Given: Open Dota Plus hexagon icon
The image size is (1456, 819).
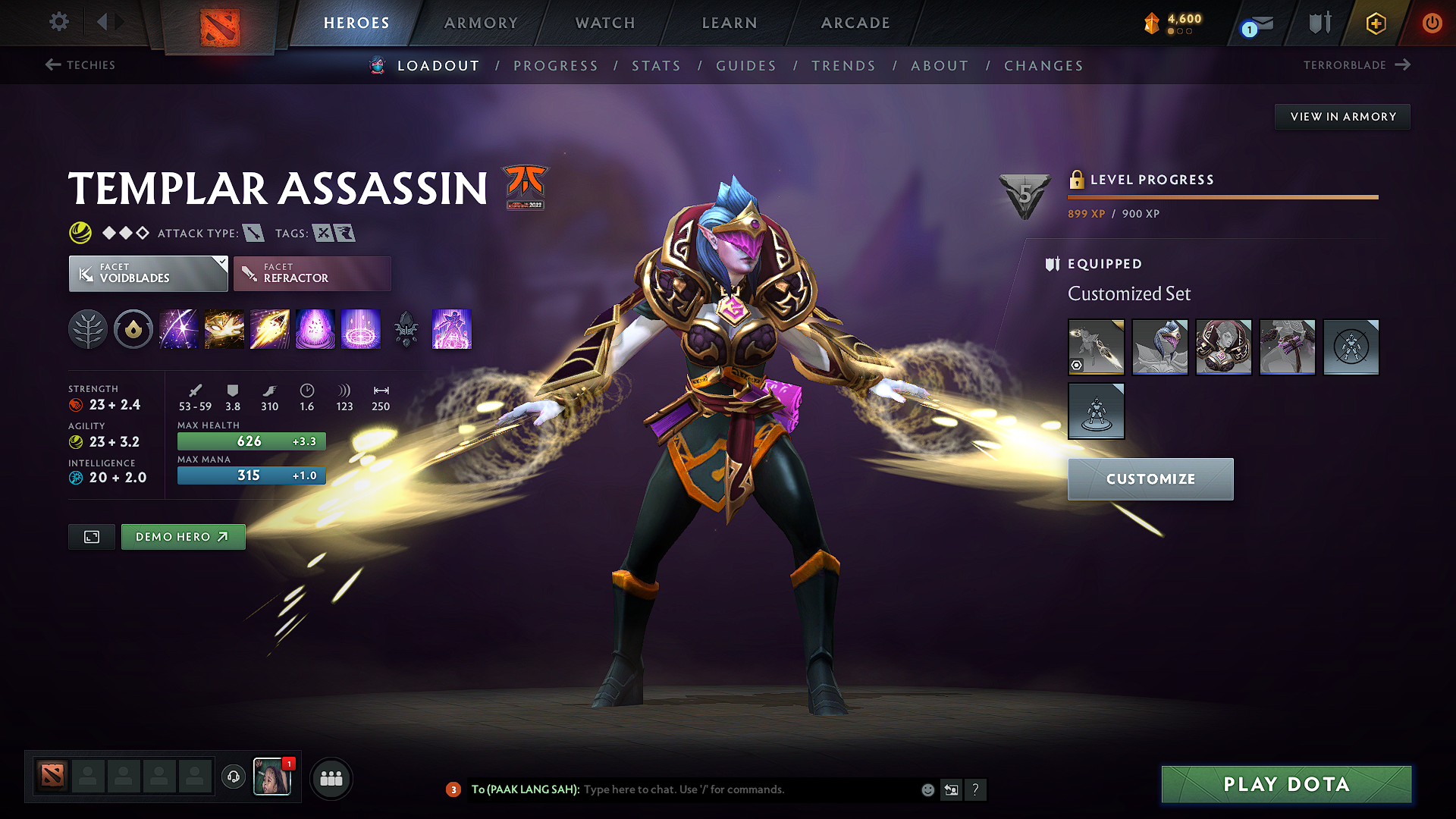Looking at the screenshot, I should pyautogui.click(x=1375, y=23).
